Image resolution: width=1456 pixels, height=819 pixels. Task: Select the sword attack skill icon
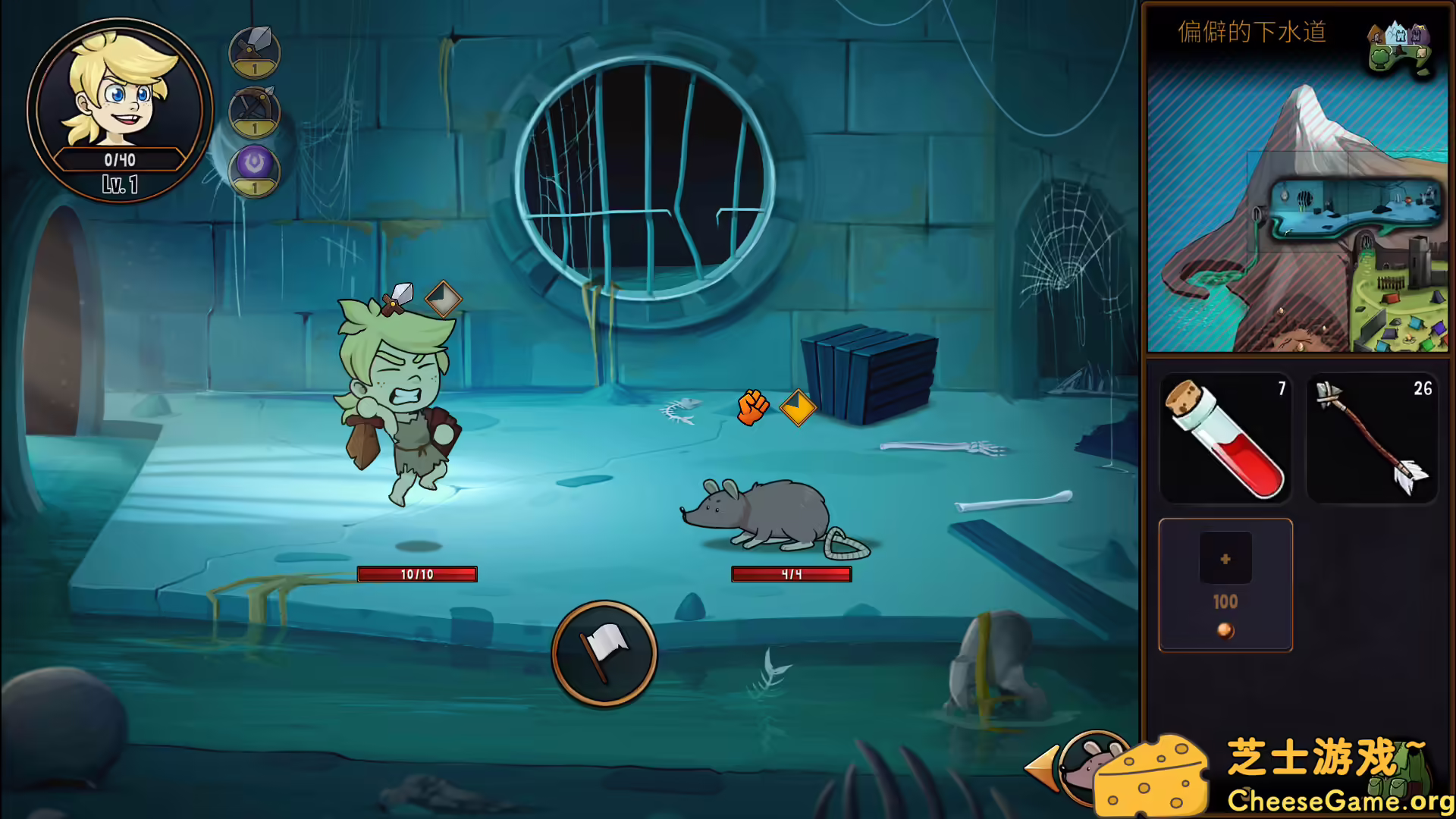(x=253, y=51)
